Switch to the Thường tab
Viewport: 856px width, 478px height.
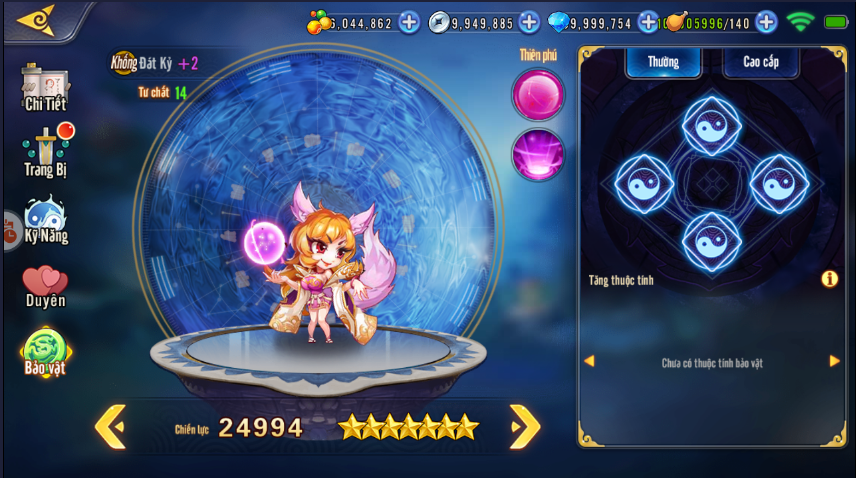(x=662, y=62)
